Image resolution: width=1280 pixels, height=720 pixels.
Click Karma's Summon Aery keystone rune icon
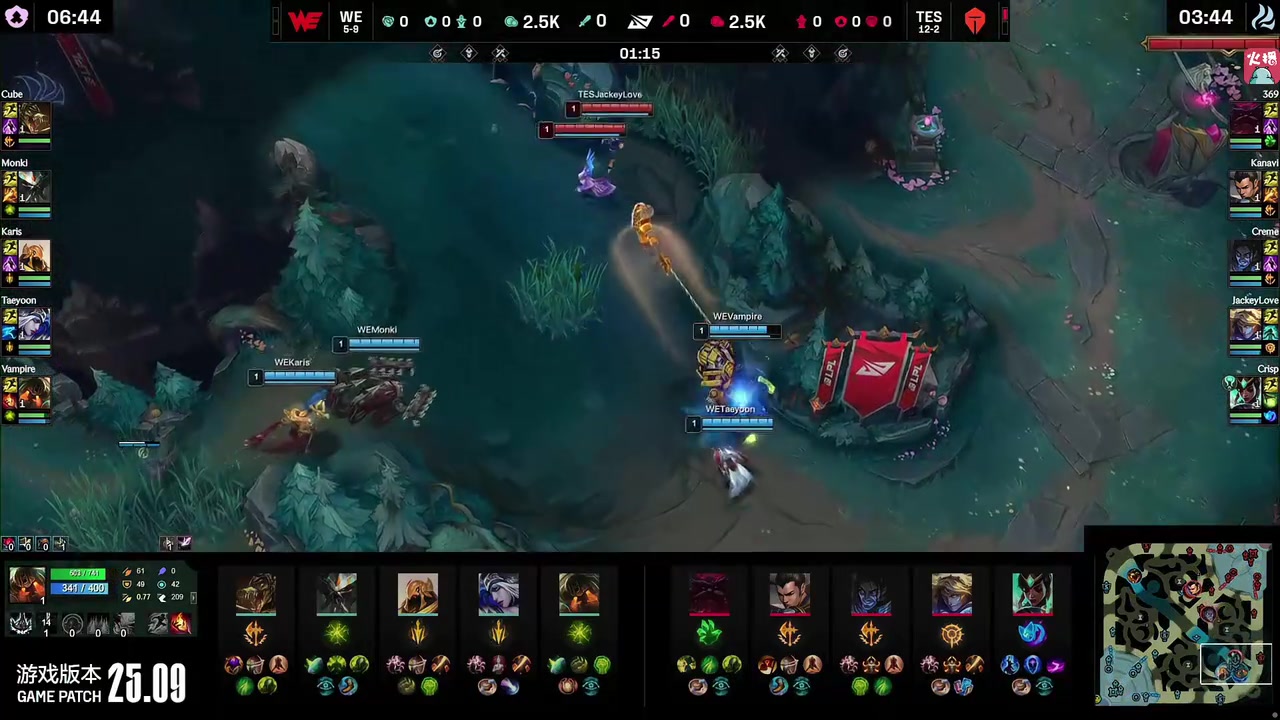[1032, 633]
